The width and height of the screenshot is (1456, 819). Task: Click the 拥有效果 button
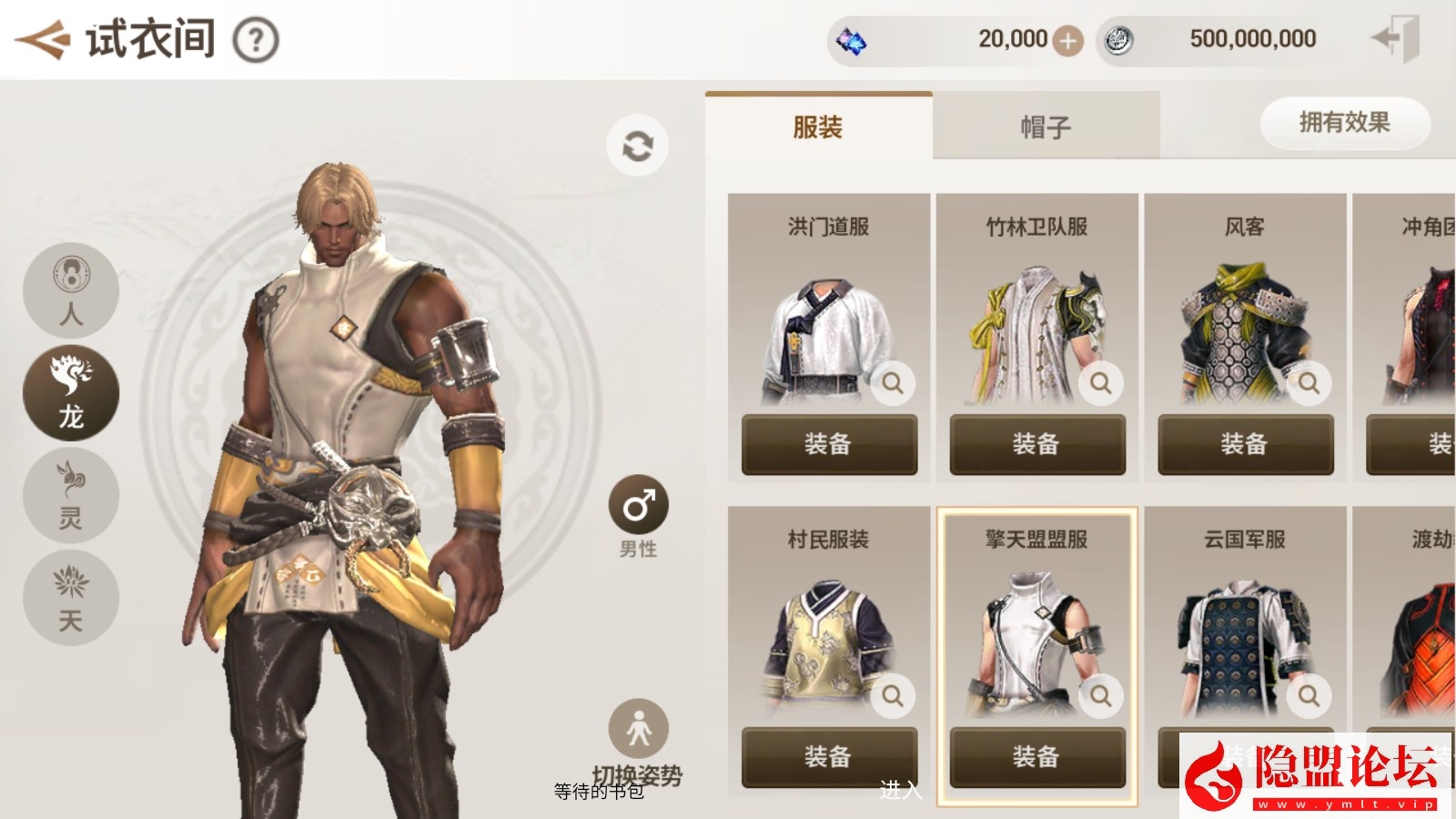pyautogui.click(x=1344, y=124)
